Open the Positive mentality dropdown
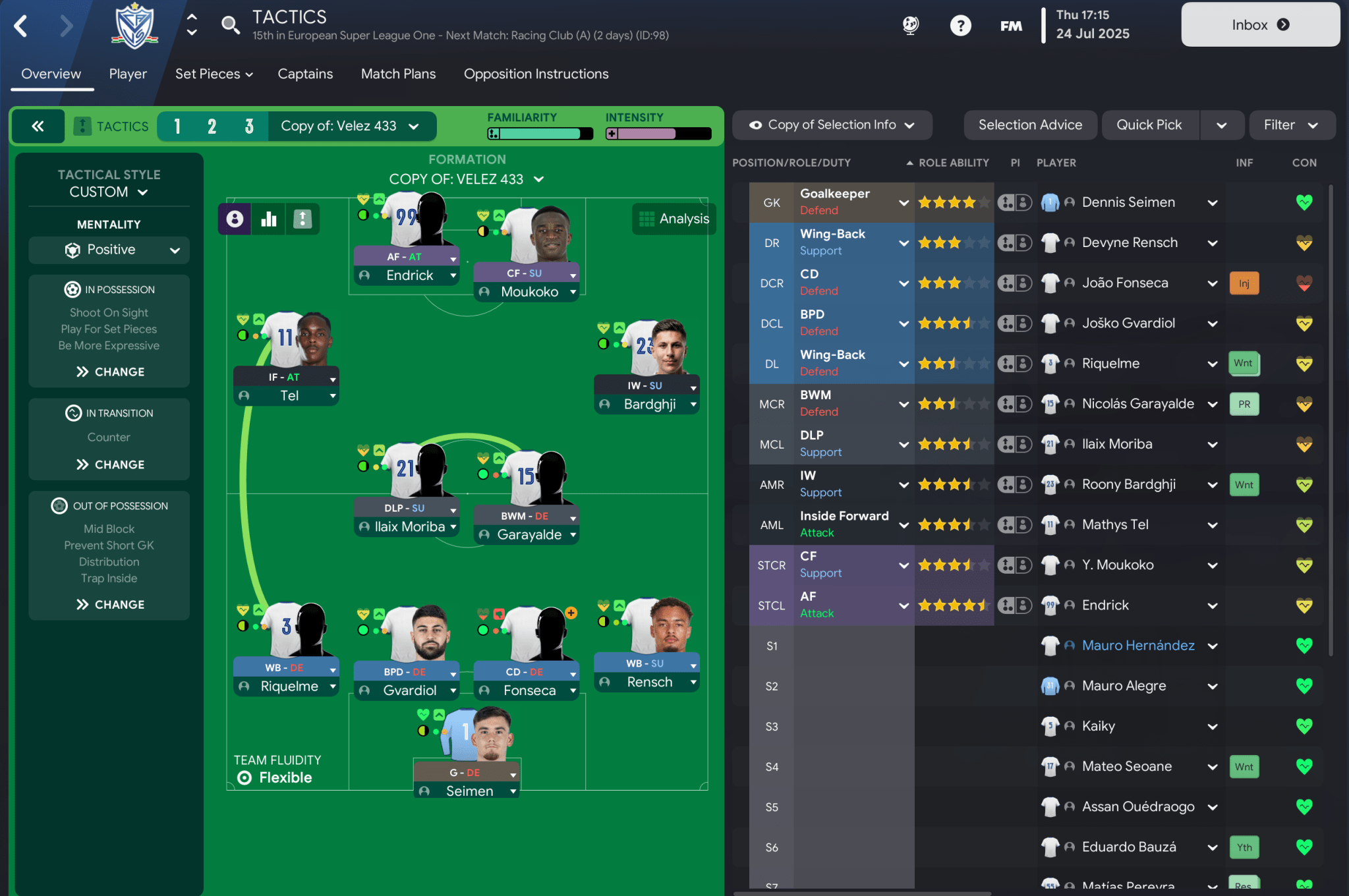This screenshot has width=1349, height=896. click(x=109, y=250)
